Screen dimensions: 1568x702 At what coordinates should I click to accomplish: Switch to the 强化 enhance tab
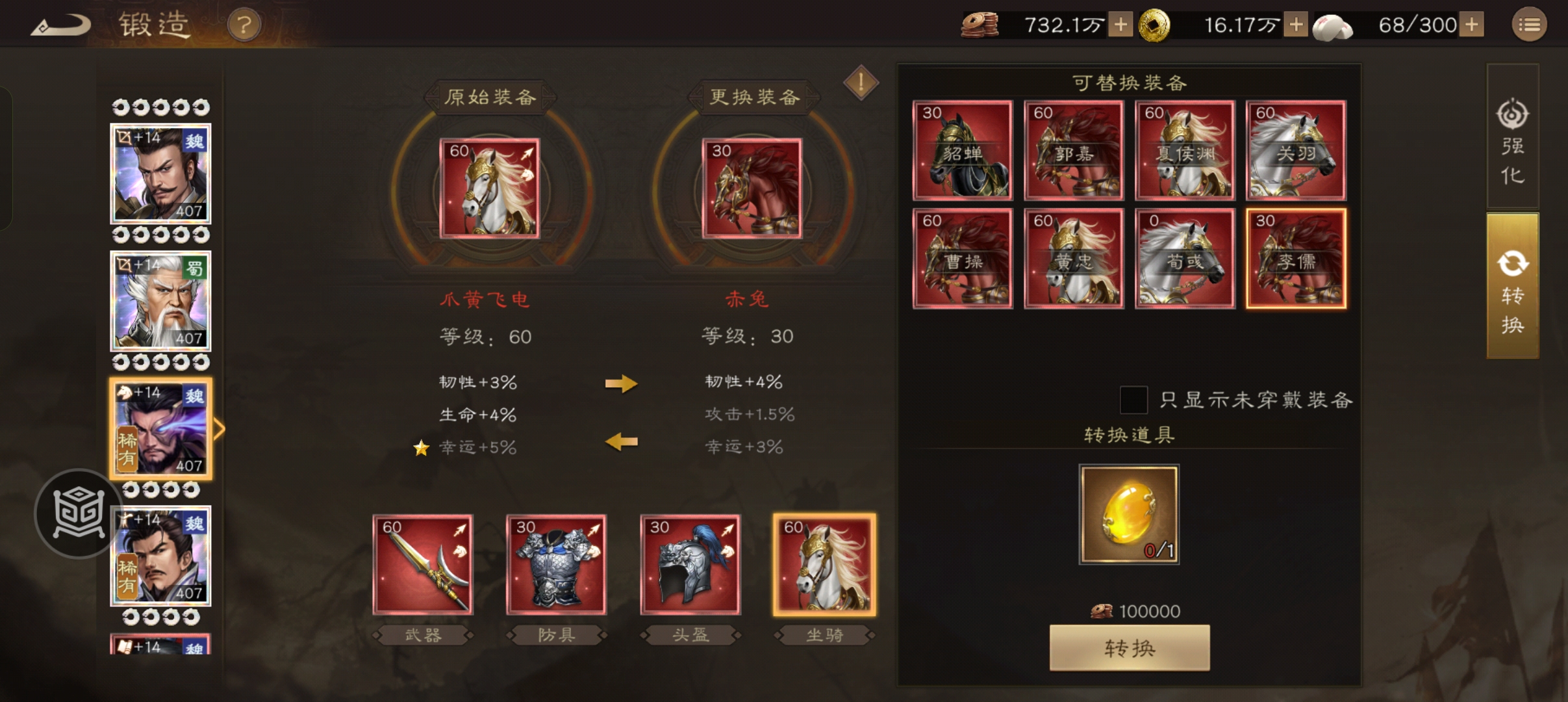click(x=1513, y=140)
